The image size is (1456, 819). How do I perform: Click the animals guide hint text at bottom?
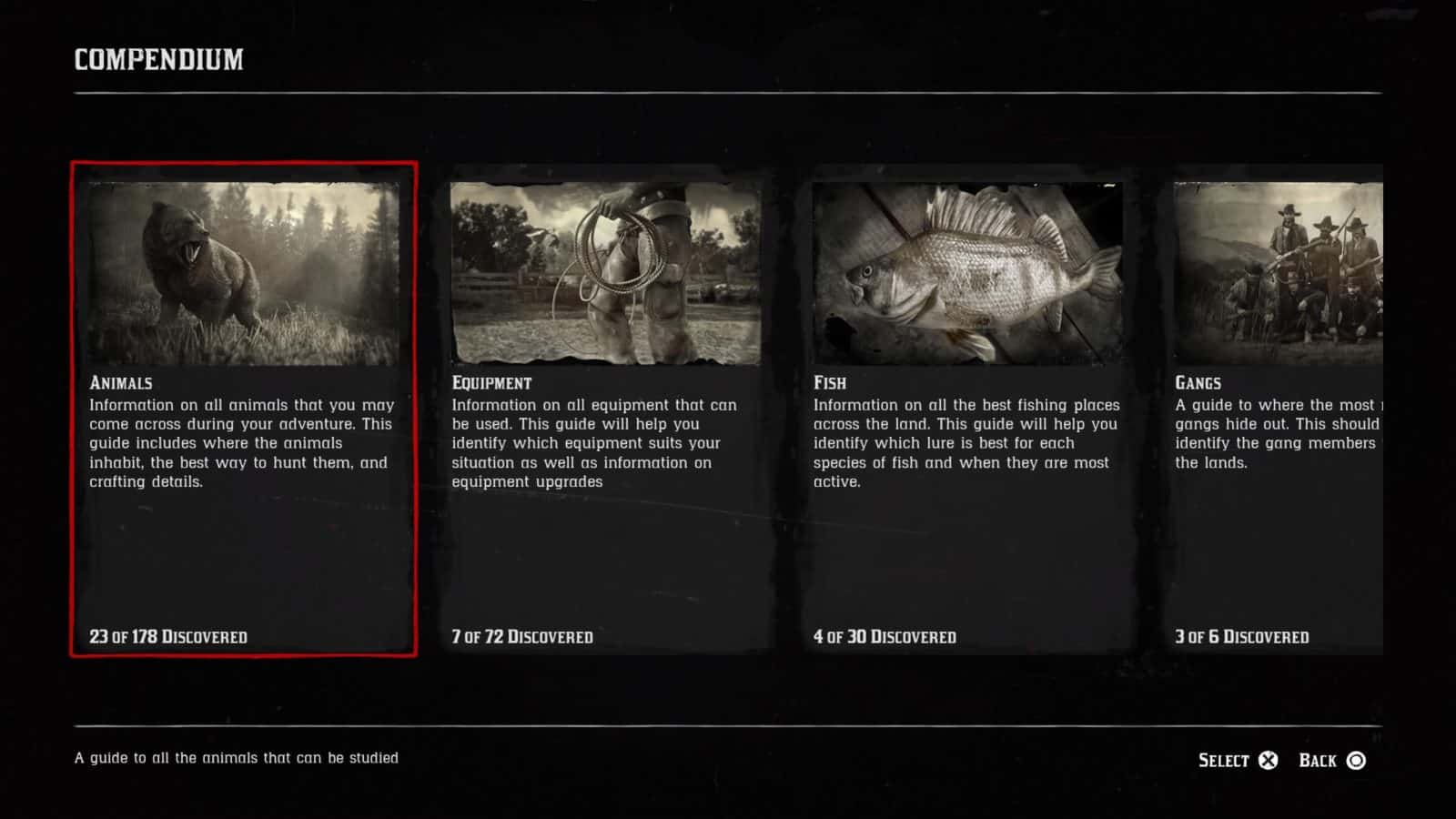coord(235,756)
